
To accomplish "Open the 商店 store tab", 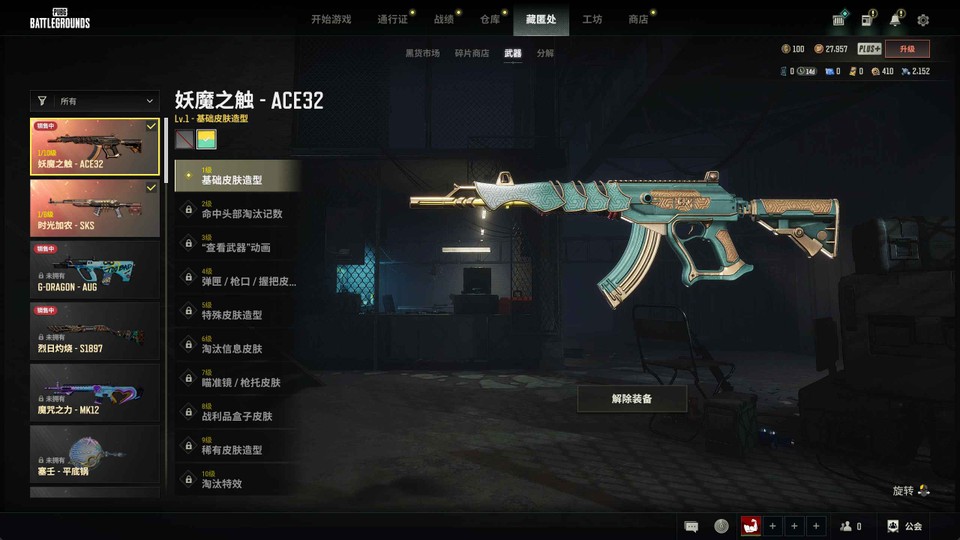I will [638, 19].
